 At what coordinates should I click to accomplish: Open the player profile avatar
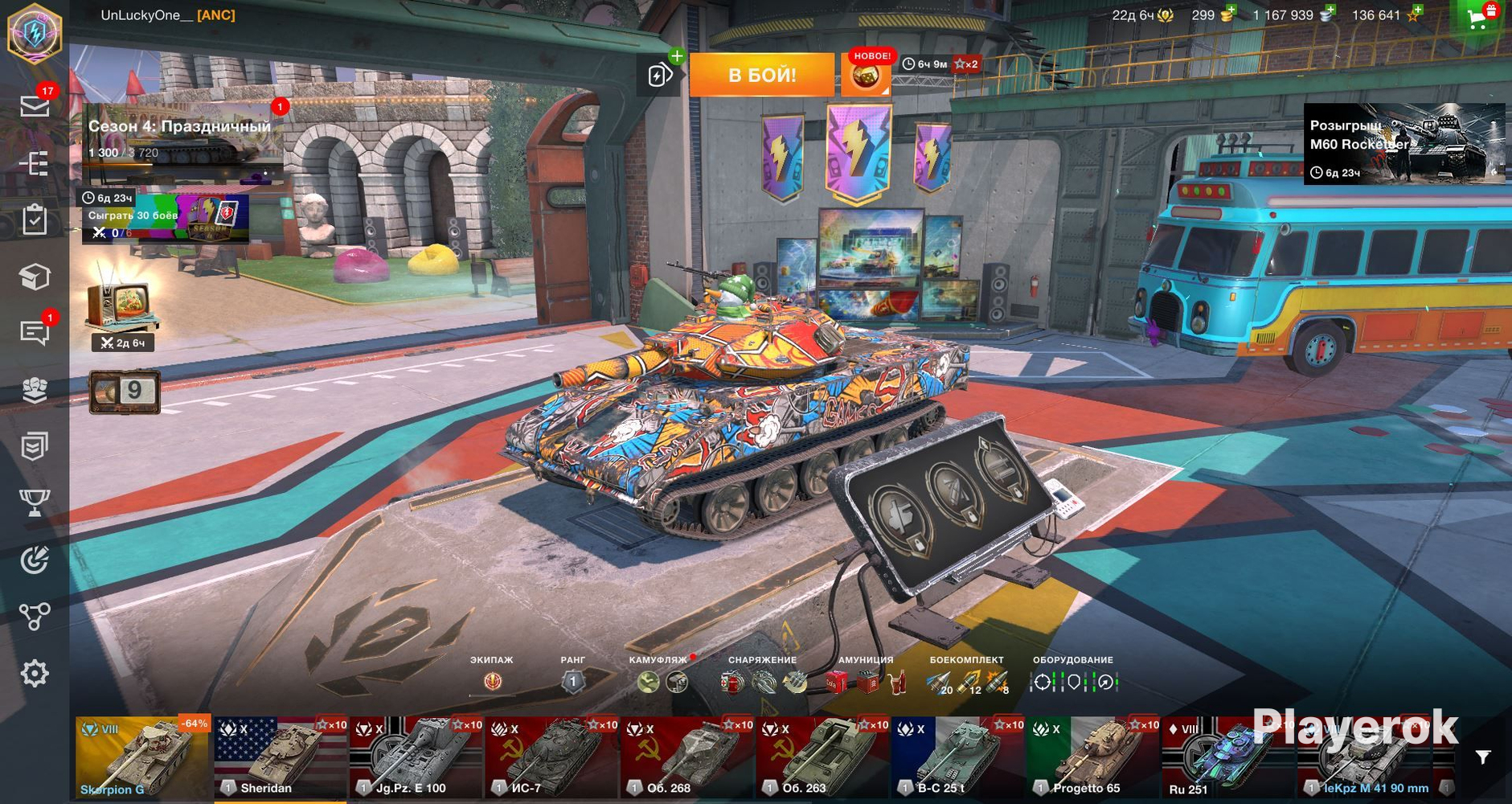point(35,33)
